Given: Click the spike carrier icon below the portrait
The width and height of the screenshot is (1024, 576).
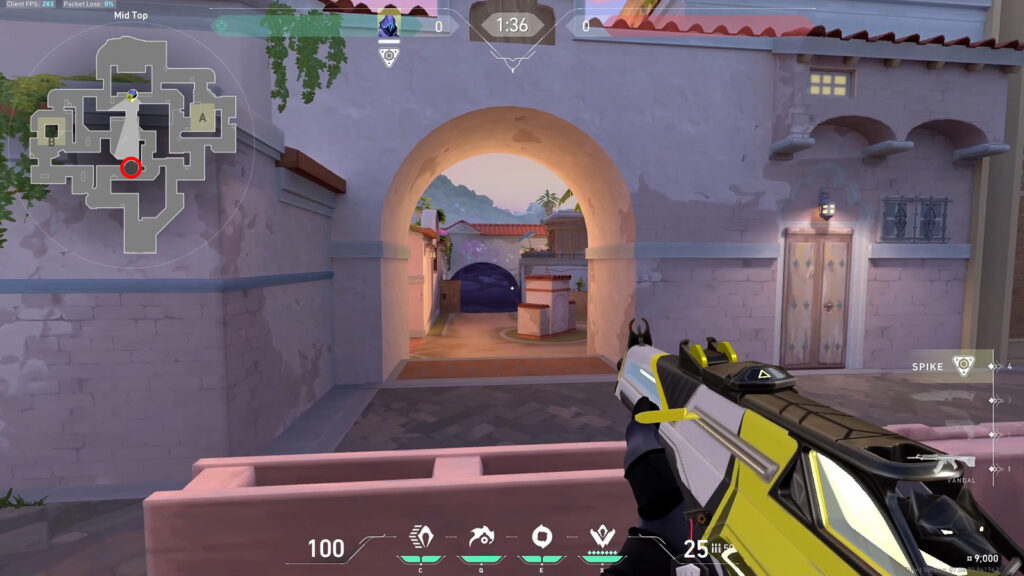Looking at the screenshot, I should (389, 56).
